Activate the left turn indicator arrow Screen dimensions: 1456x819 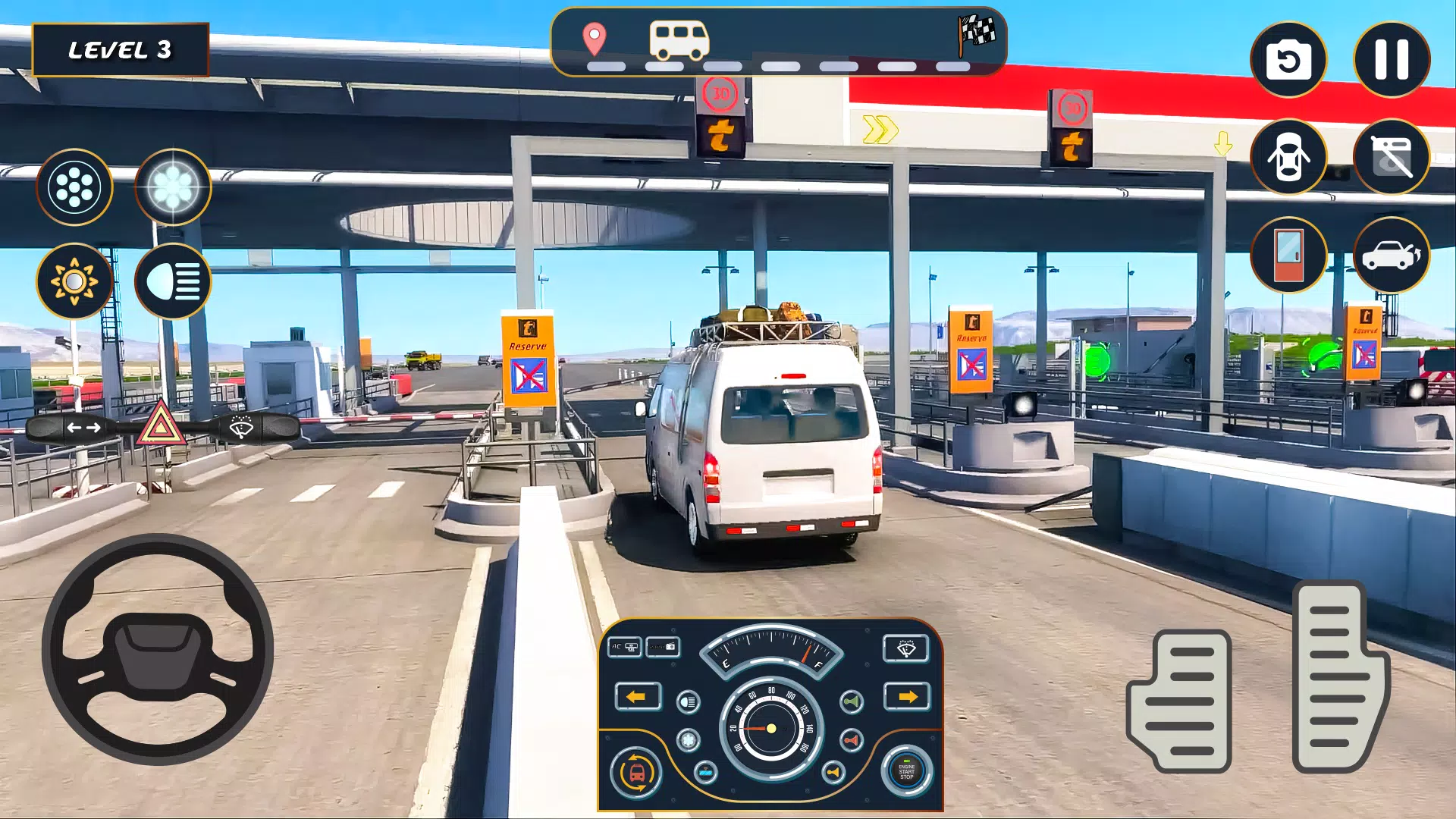pyautogui.click(x=638, y=698)
